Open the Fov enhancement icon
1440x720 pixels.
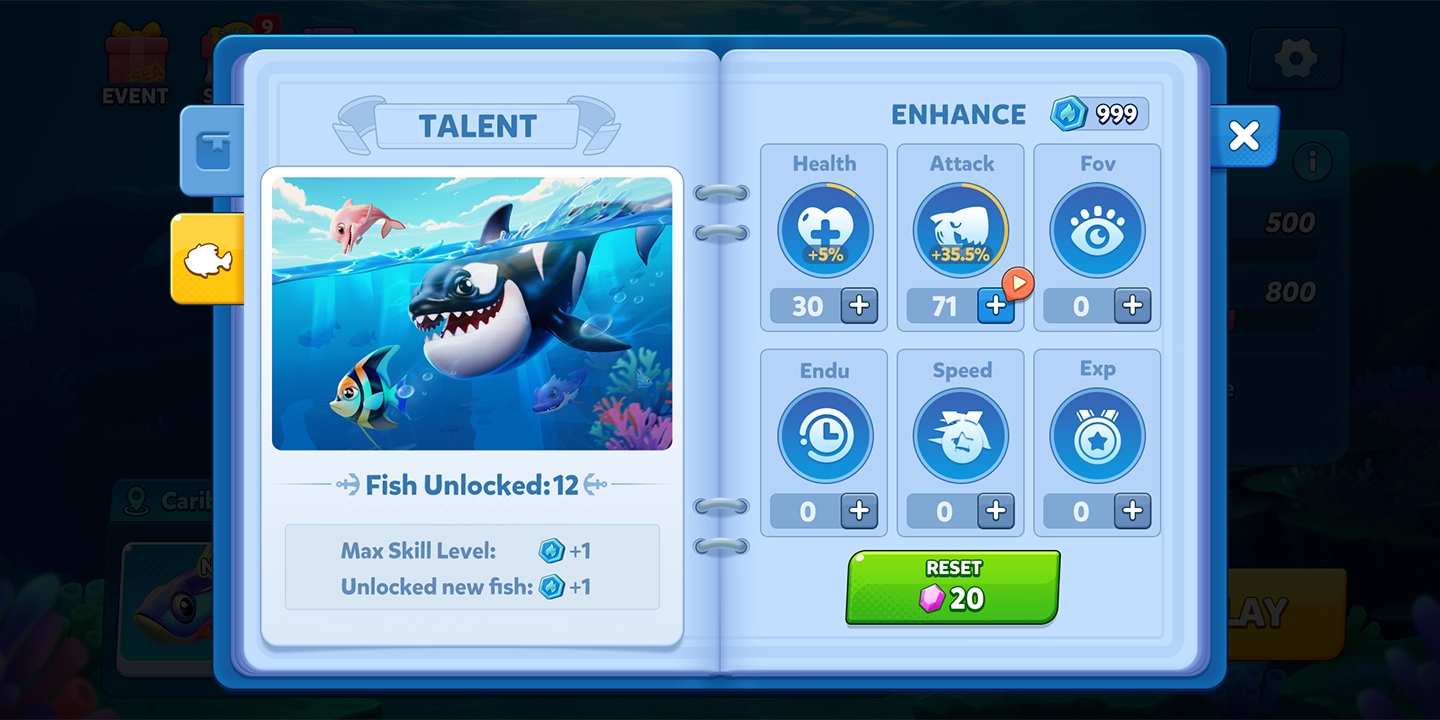(1096, 229)
